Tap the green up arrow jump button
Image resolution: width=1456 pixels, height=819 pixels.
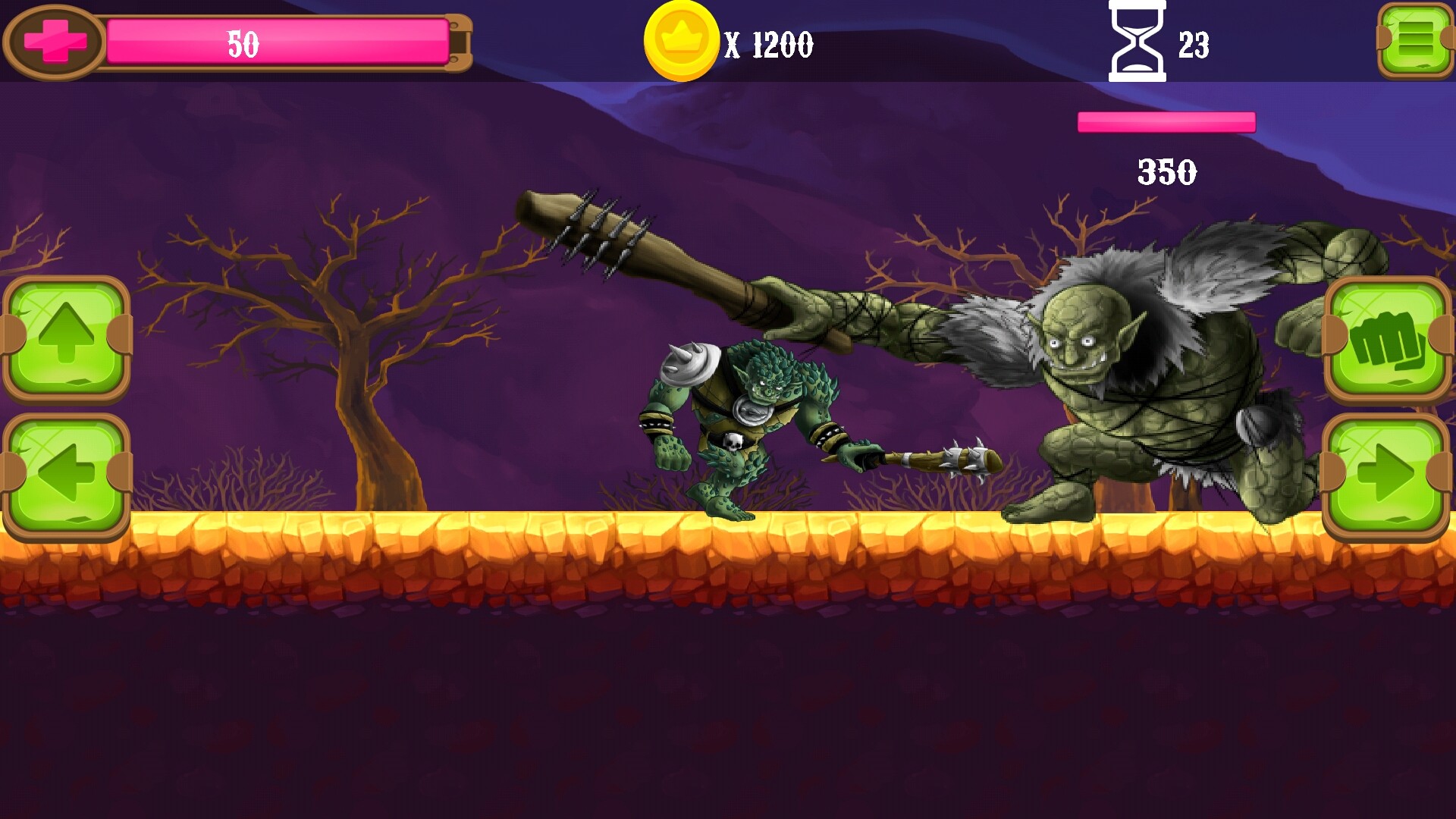[x=67, y=337]
